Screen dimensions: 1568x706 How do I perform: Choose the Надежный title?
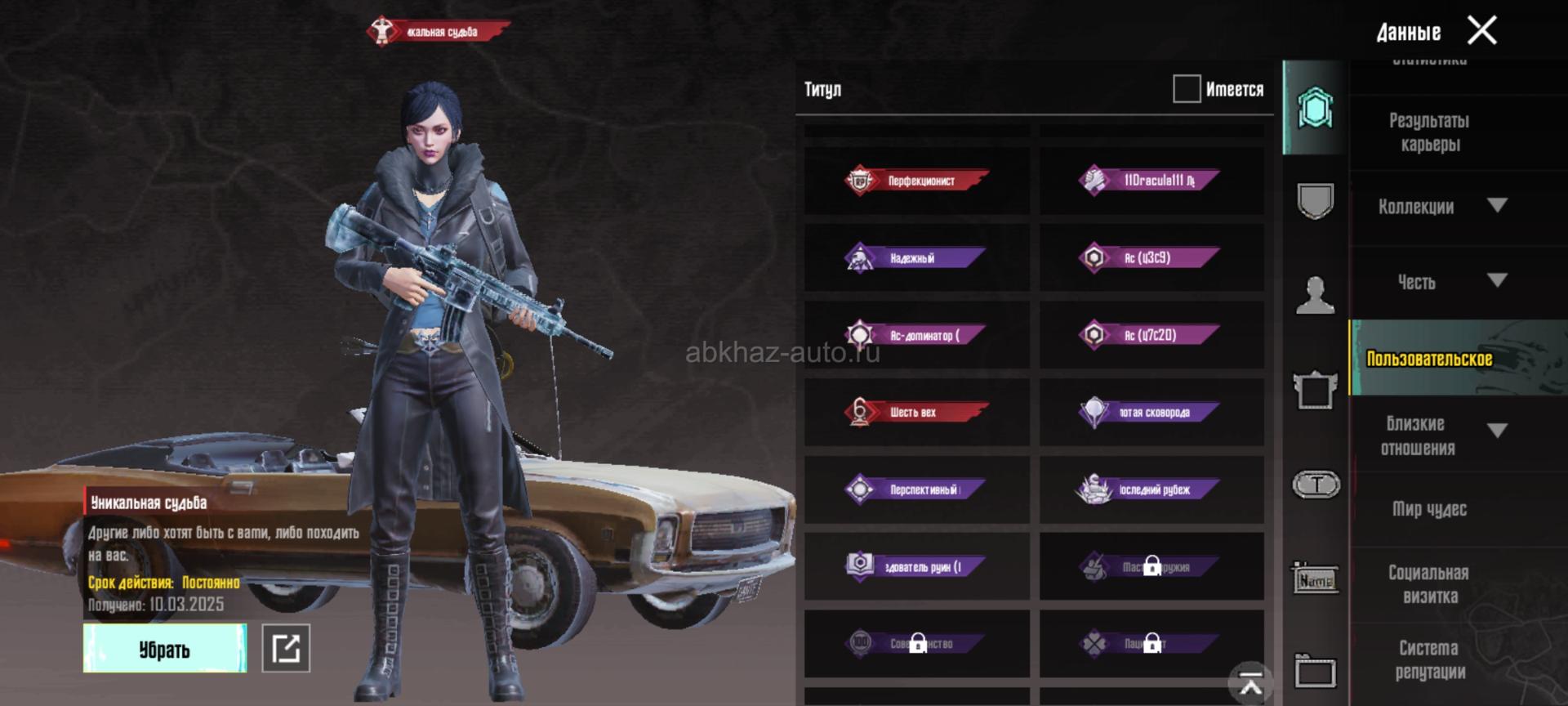(x=916, y=258)
